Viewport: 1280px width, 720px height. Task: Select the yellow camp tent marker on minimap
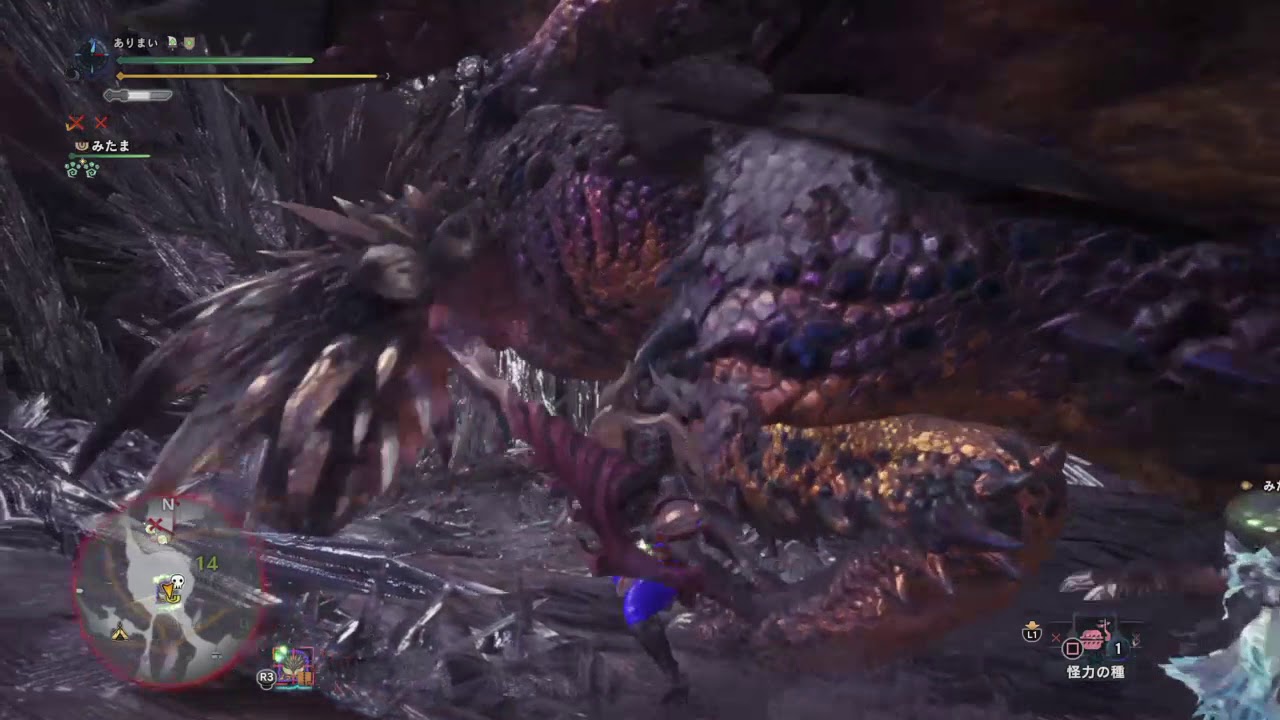[x=119, y=632]
